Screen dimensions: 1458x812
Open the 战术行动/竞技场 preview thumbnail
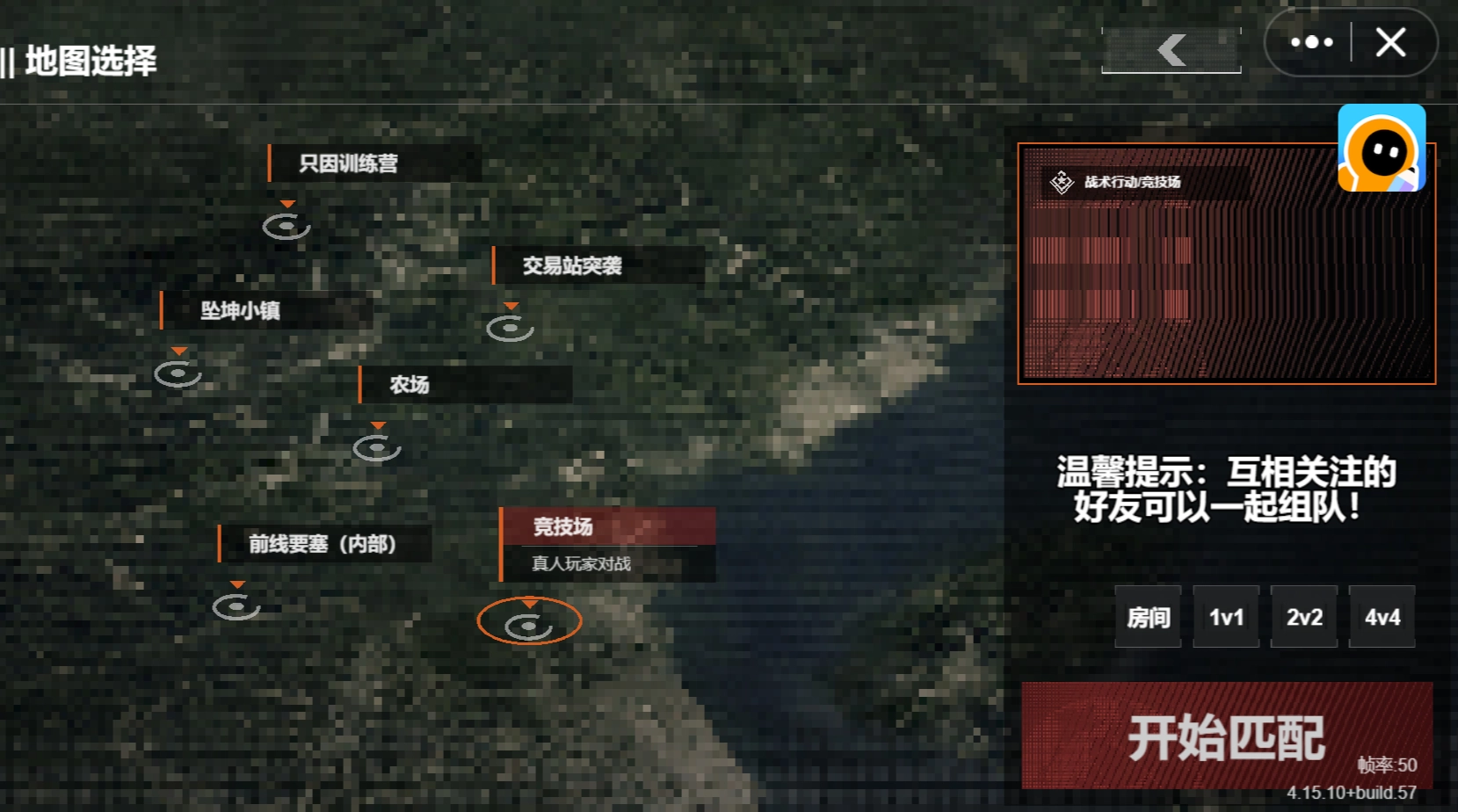coord(1226,264)
